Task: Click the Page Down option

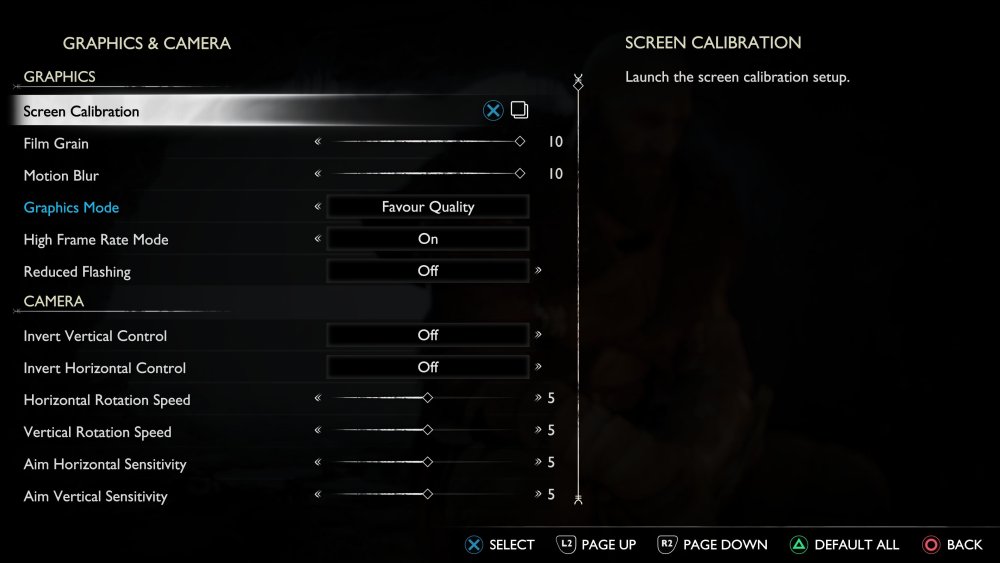Action: click(x=713, y=545)
